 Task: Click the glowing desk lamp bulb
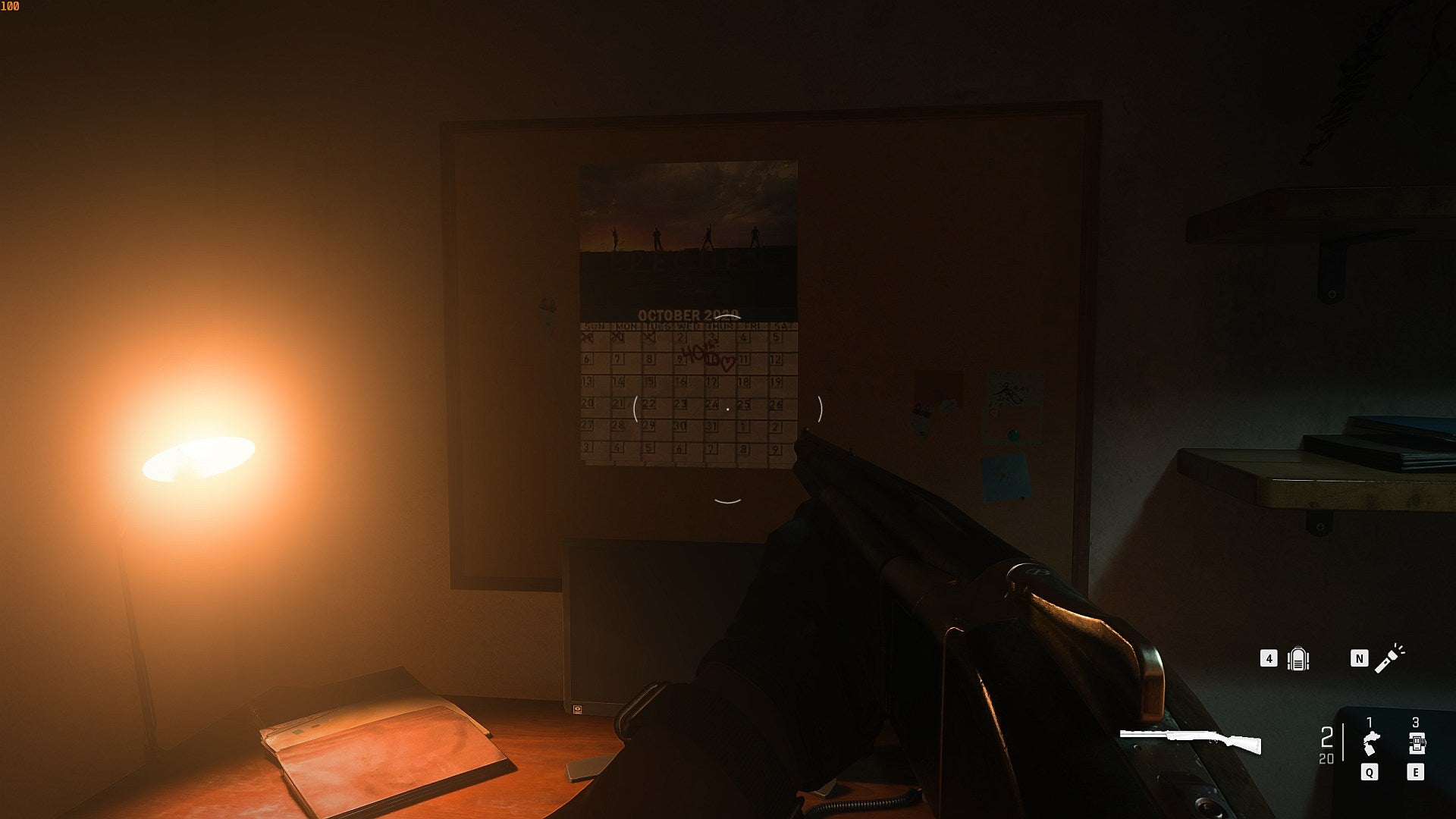pos(199,456)
